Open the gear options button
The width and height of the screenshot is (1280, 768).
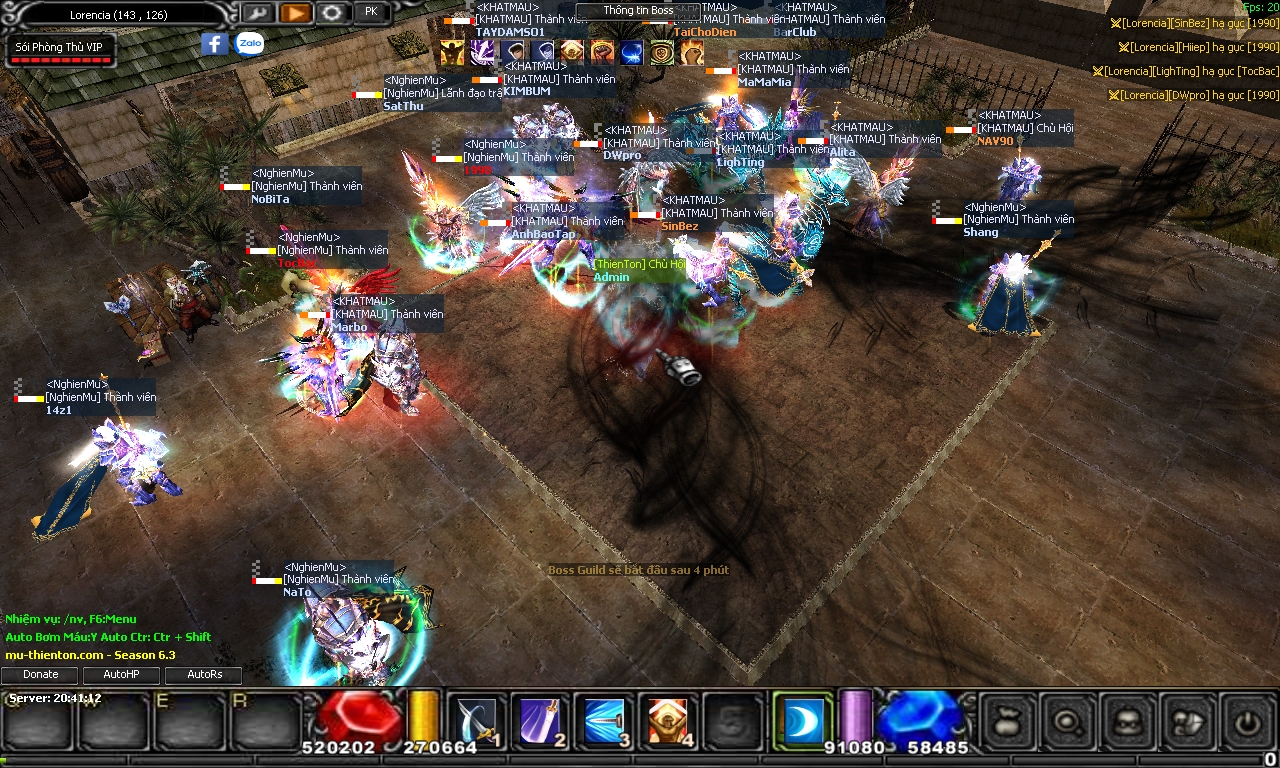(333, 13)
